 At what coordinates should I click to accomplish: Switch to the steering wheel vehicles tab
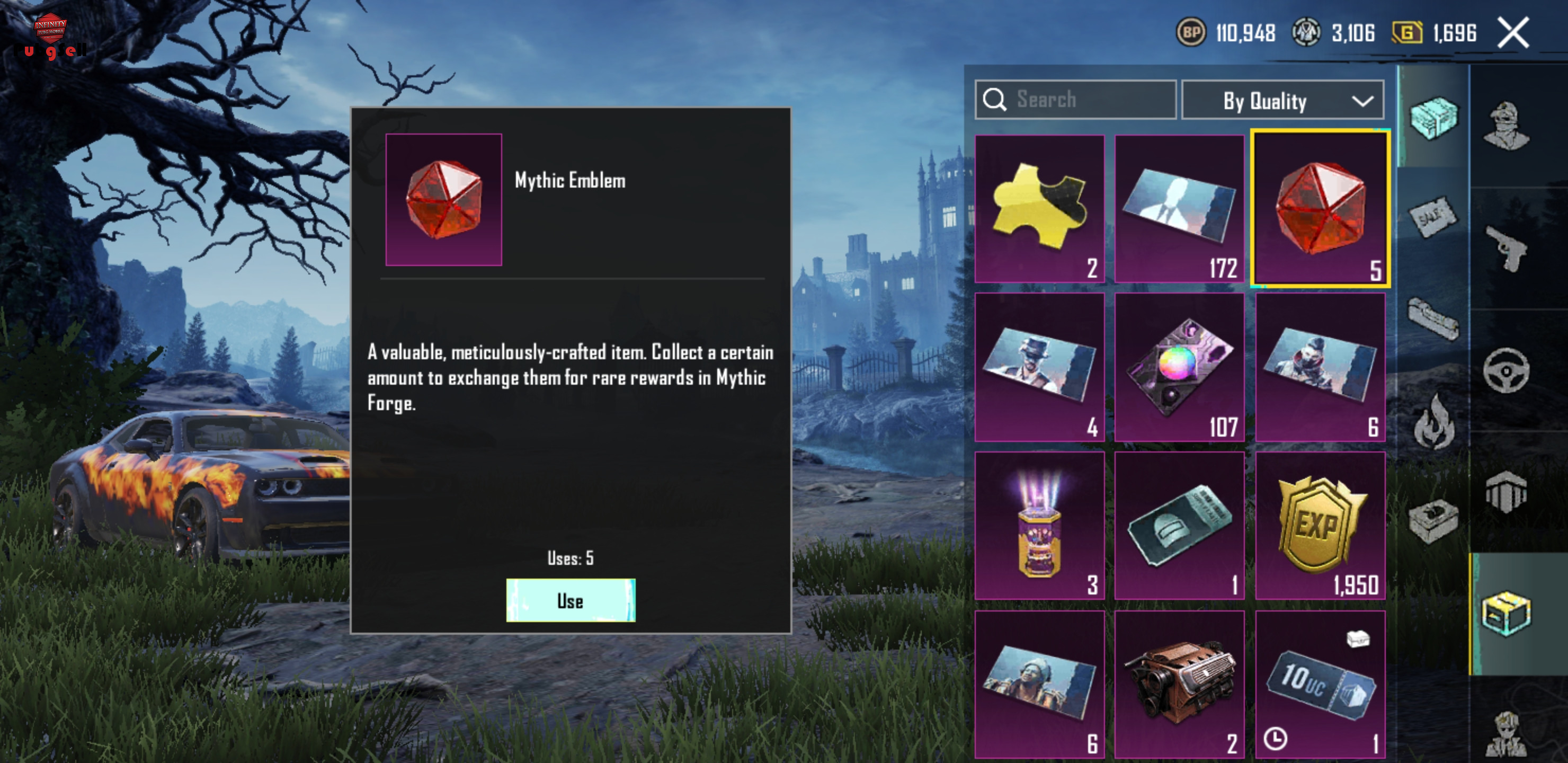click(x=1506, y=370)
